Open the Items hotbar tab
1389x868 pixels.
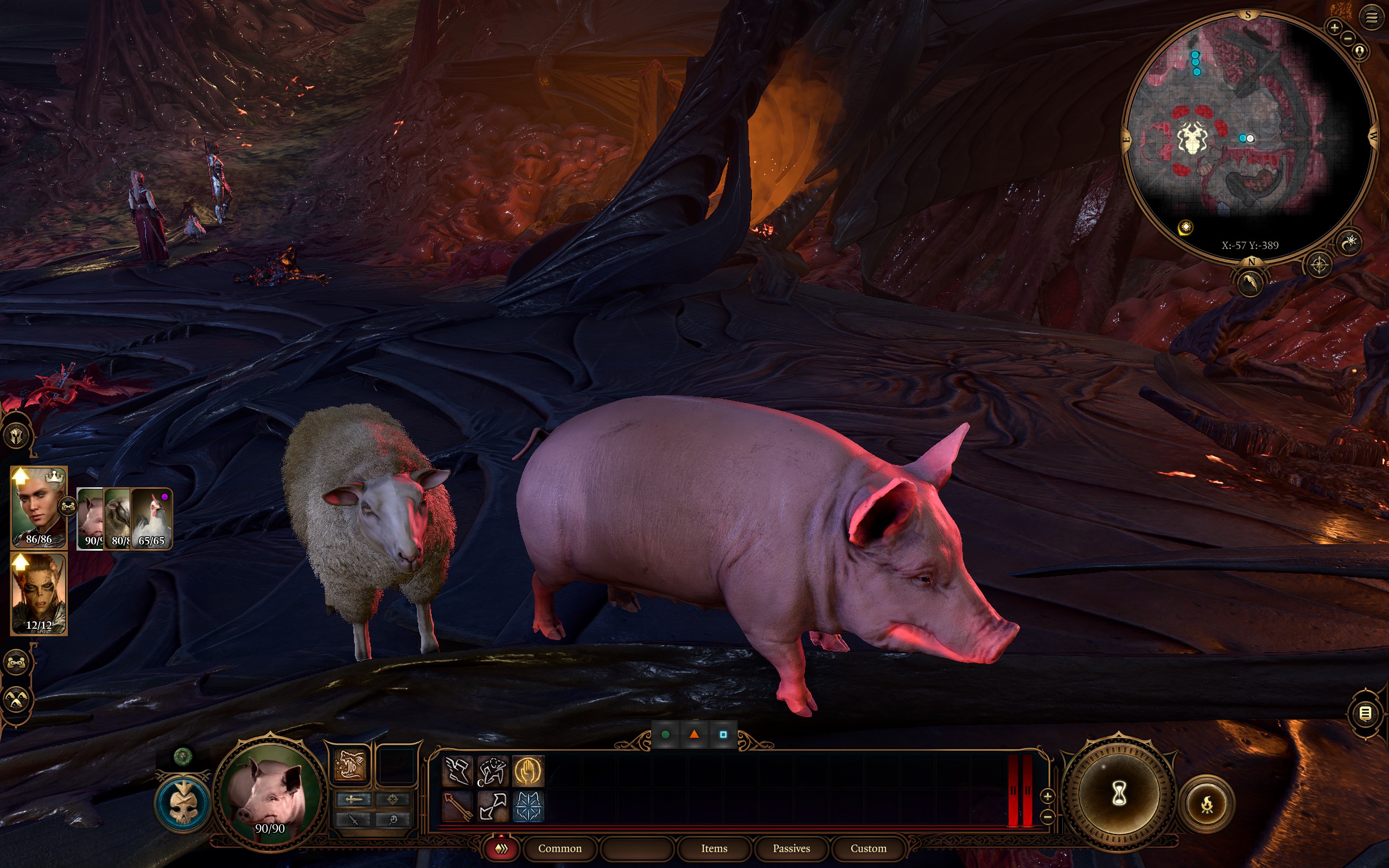coord(714,848)
